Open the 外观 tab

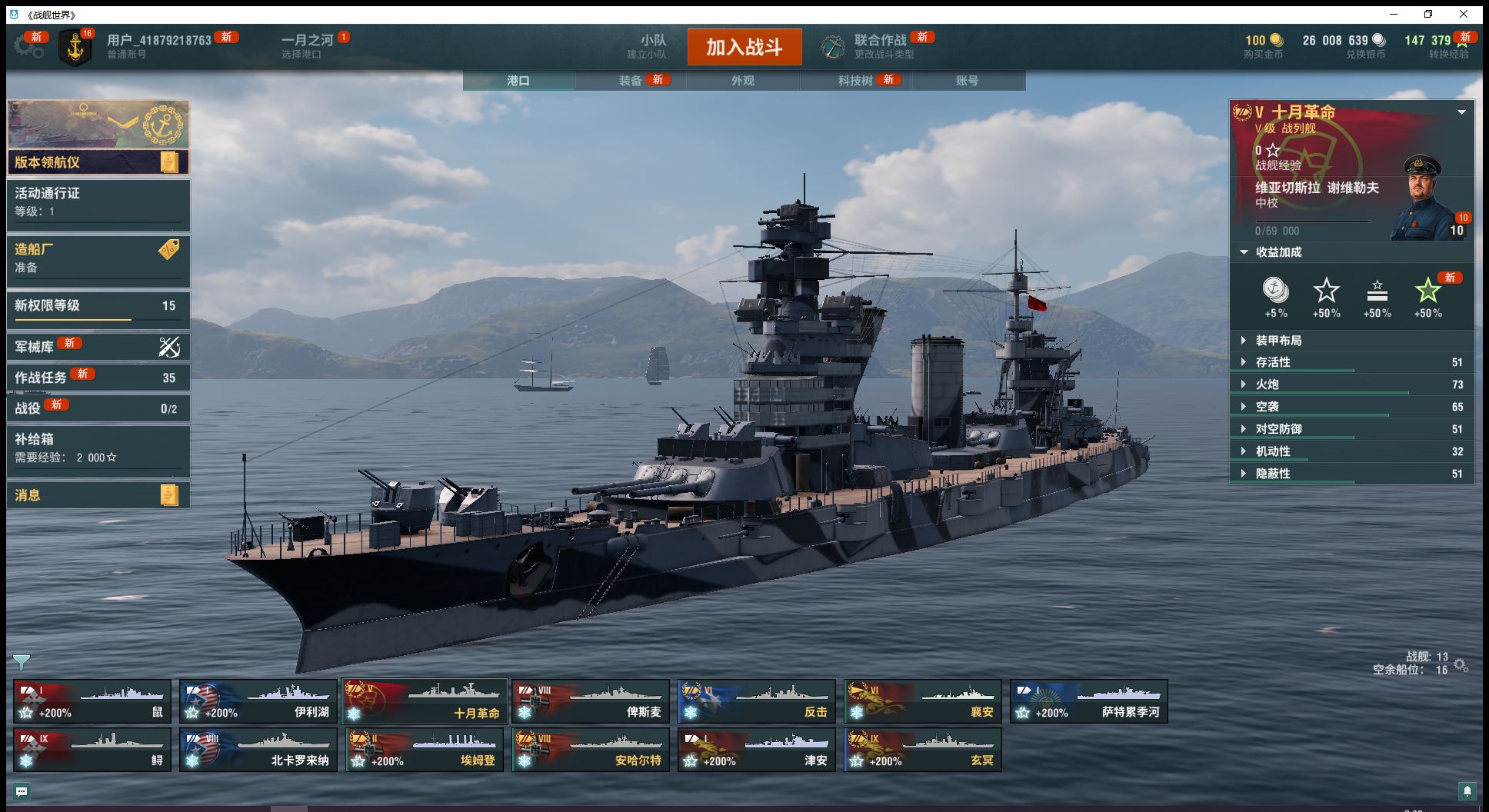[x=742, y=81]
